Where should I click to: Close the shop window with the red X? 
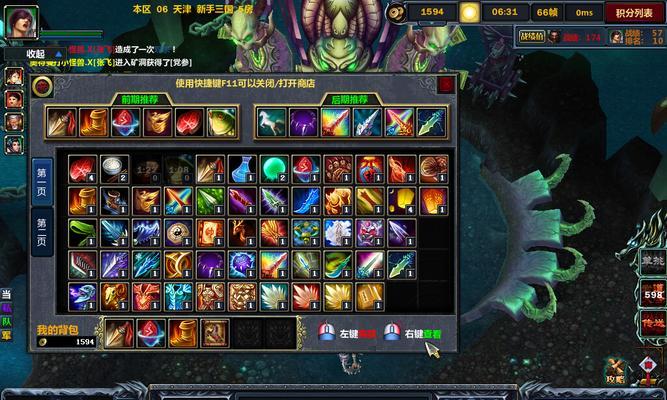(x=445, y=85)
